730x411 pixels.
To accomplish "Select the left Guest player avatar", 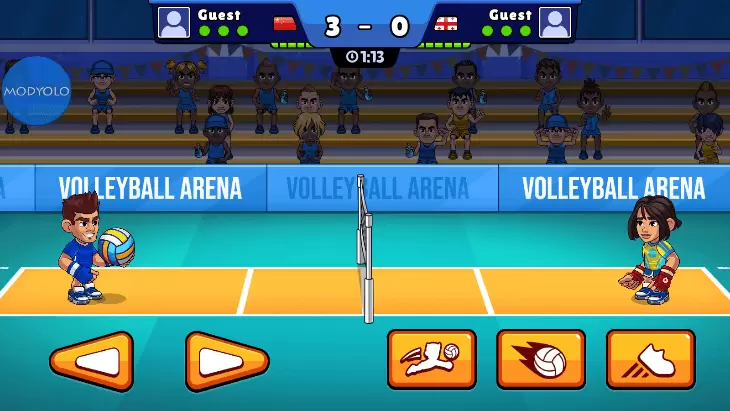I will tap(174, 22).
